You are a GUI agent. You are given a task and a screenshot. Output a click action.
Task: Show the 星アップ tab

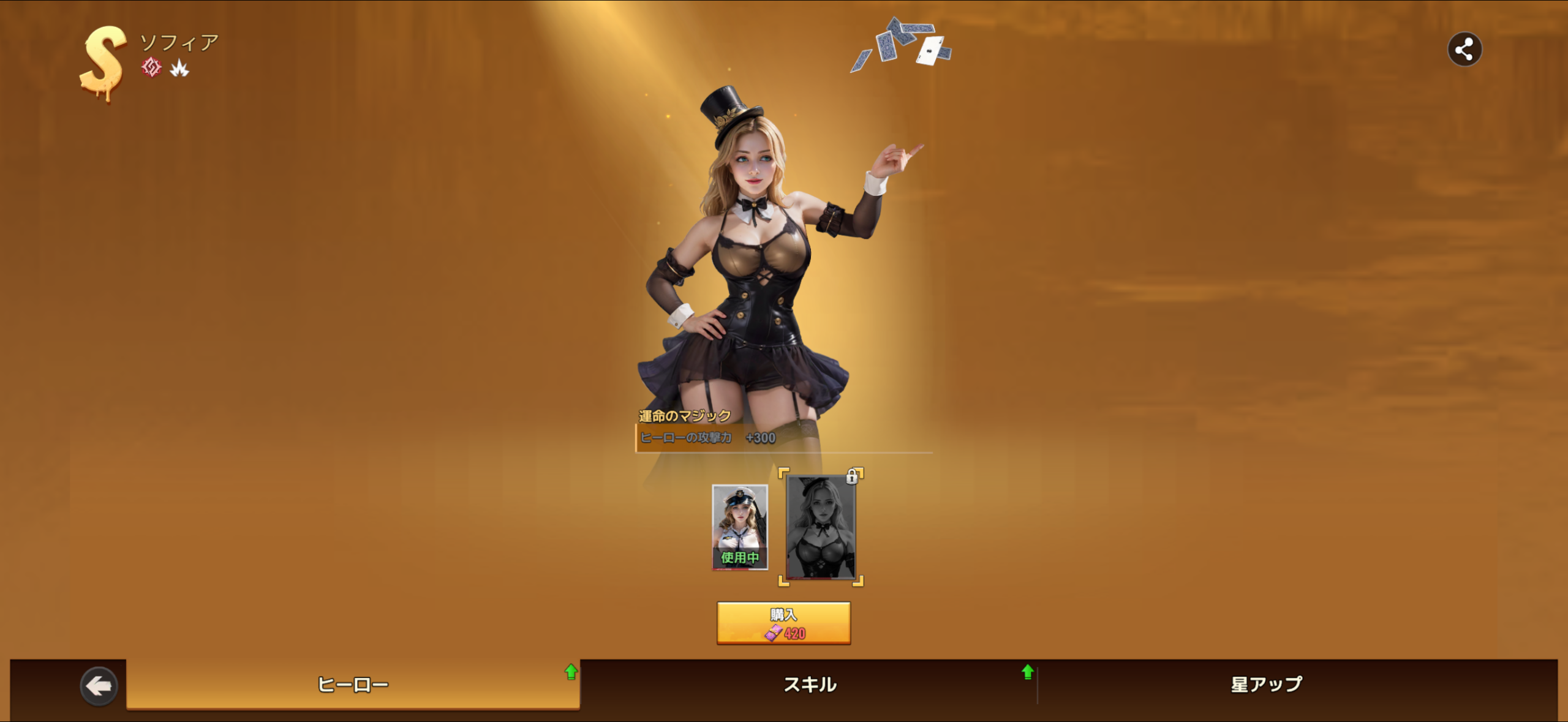click(x=1266, y=684)
